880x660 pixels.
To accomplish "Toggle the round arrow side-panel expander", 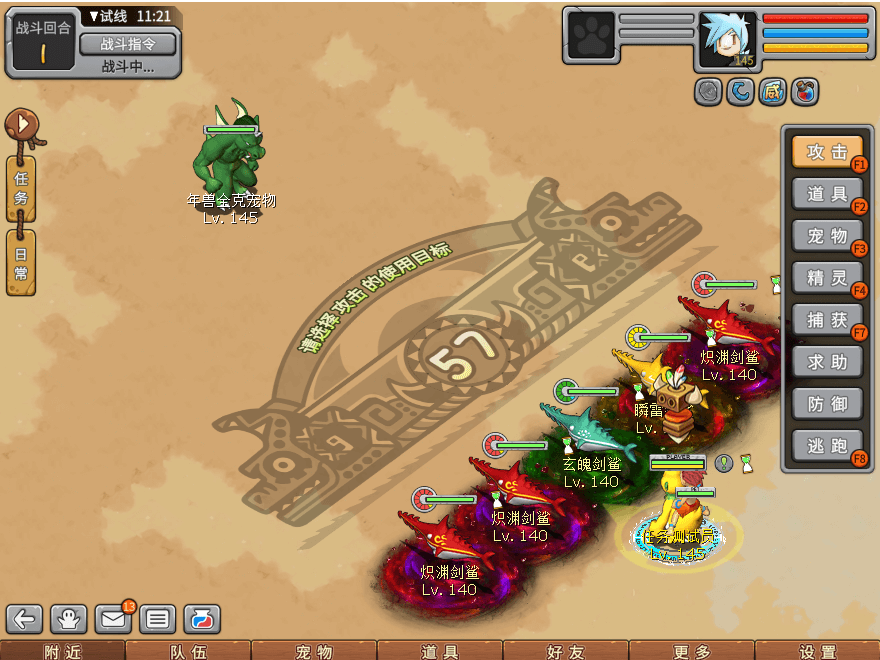I will [21, 125].
